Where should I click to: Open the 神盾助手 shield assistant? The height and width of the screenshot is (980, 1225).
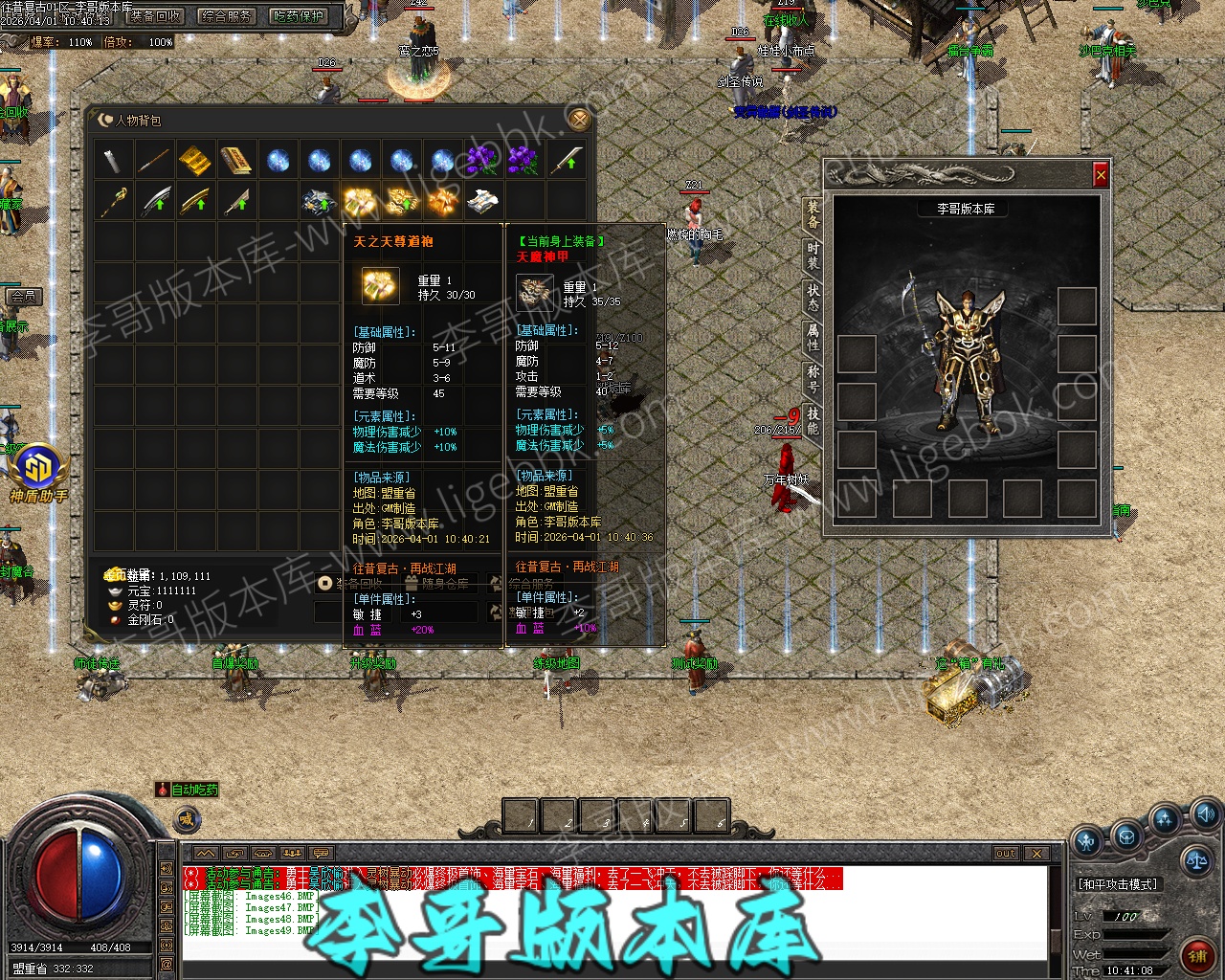tap(39, 471)
